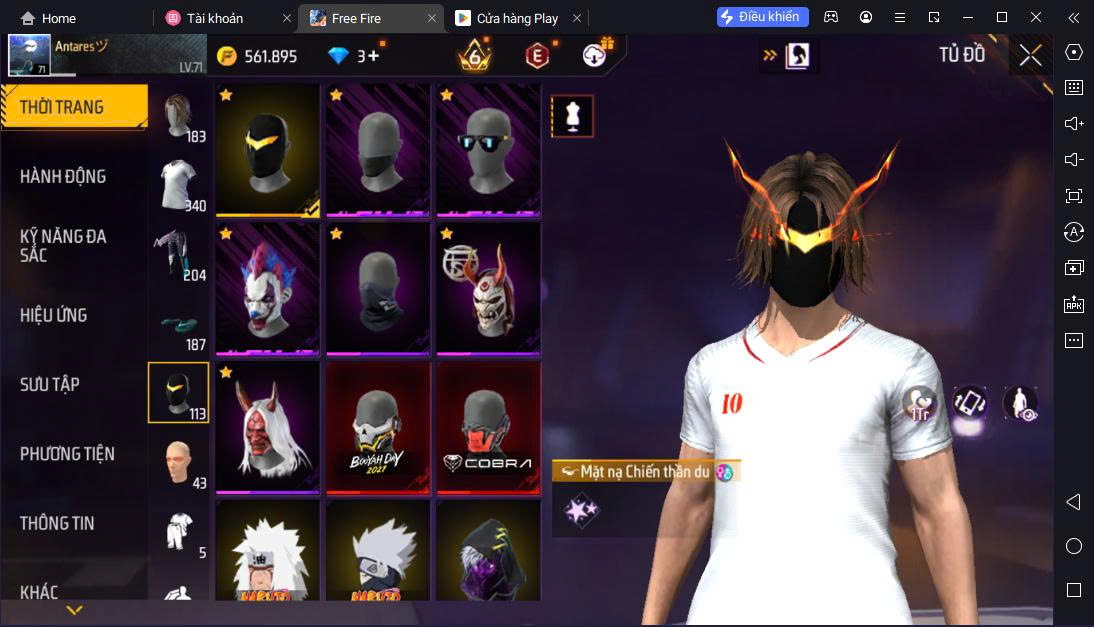Go to the PHƯƠNG TIỆN tab
This screenshot has width=1094, height=627.
point(67,454)
